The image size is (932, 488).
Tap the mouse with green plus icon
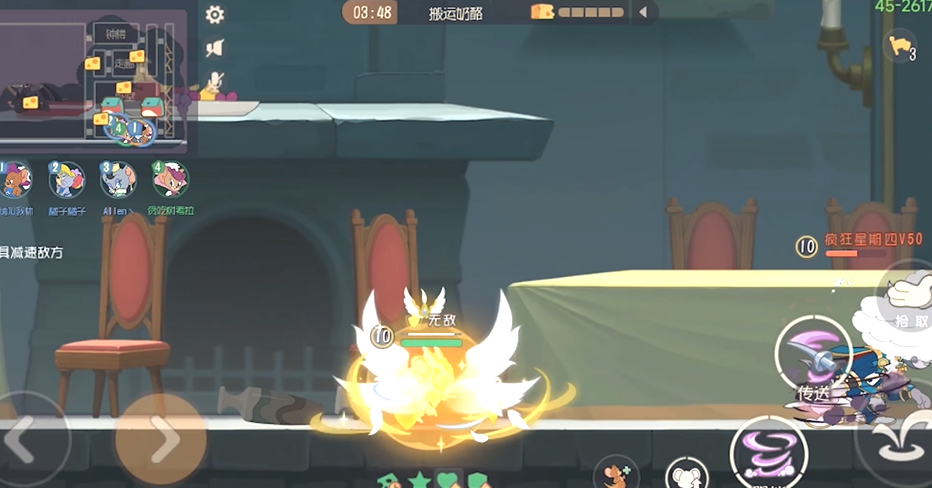pos(615,473)
